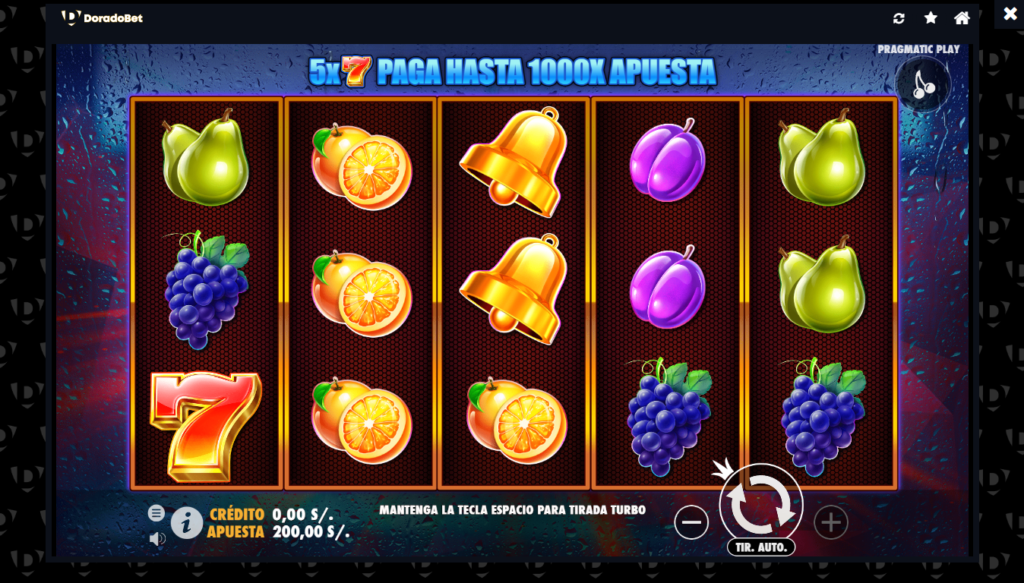Open the hamburger settings menu

[x=156, y=513]
